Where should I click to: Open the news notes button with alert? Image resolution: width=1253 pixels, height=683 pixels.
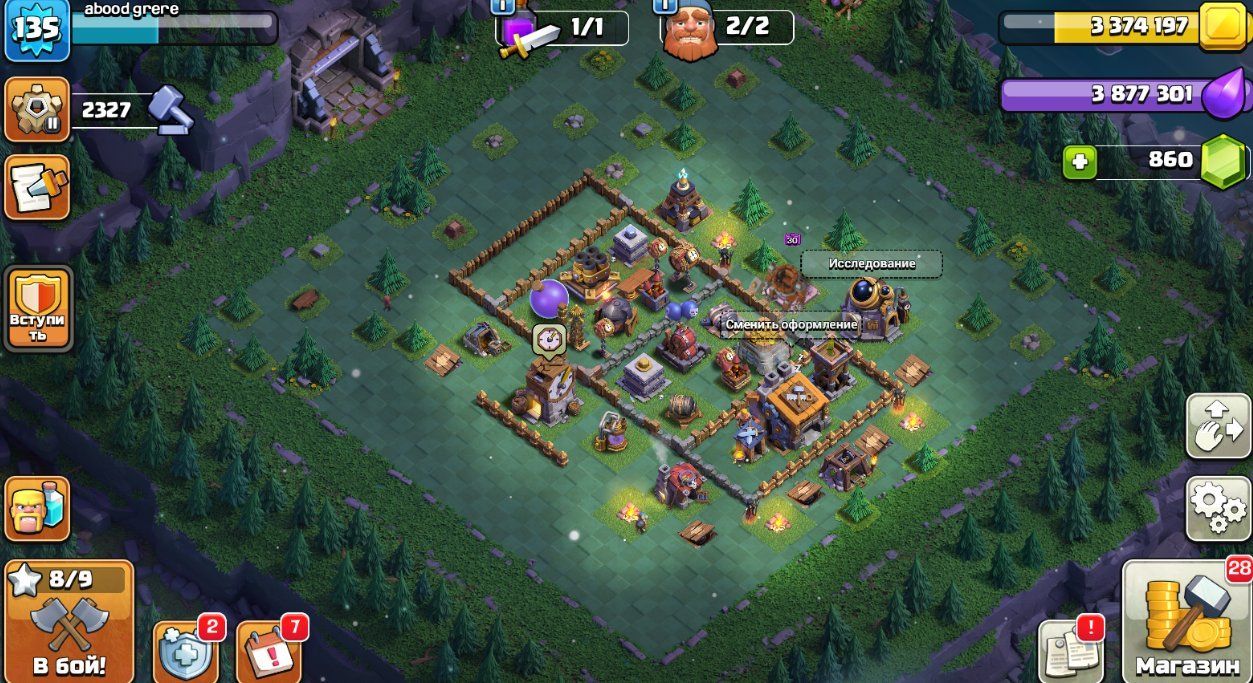point(1072,650)
